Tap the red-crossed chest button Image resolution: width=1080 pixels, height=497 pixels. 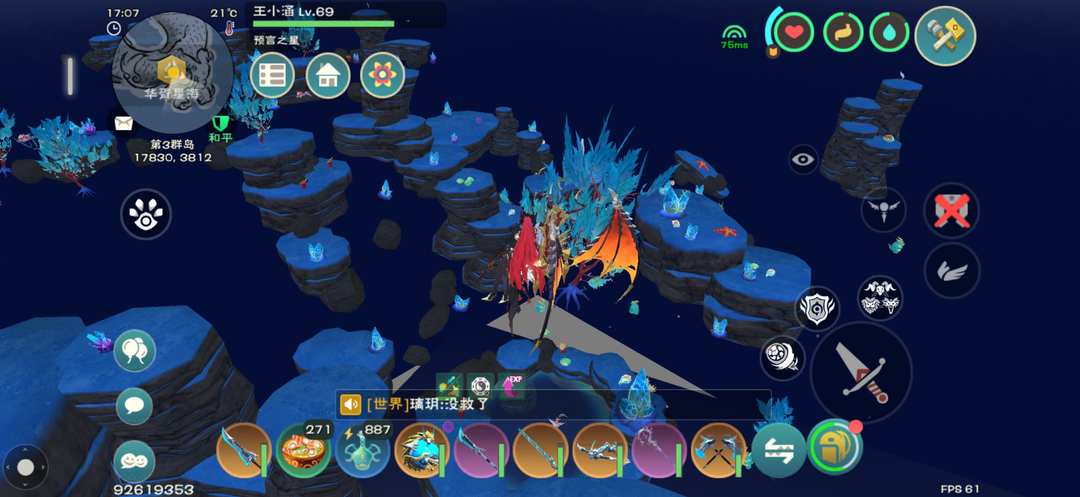(x=951, y=210)
